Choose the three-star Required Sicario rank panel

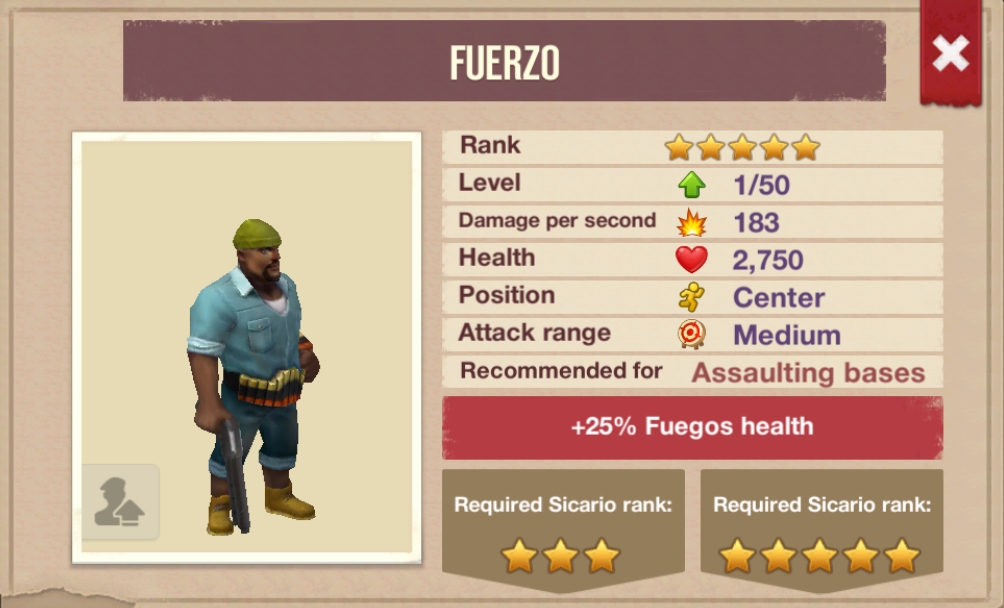coord(563,530)
